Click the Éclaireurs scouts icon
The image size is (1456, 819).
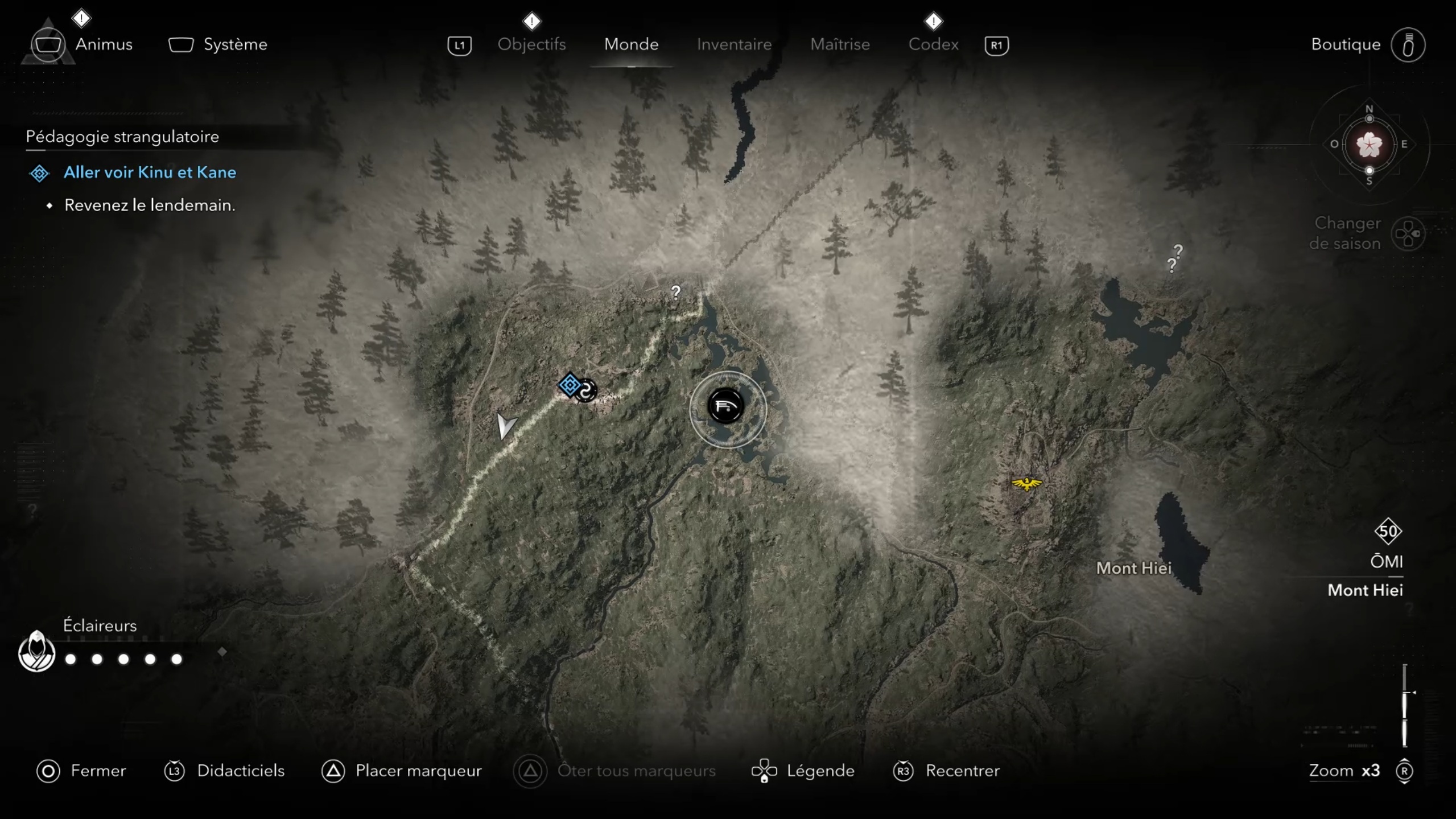(36, 651)
